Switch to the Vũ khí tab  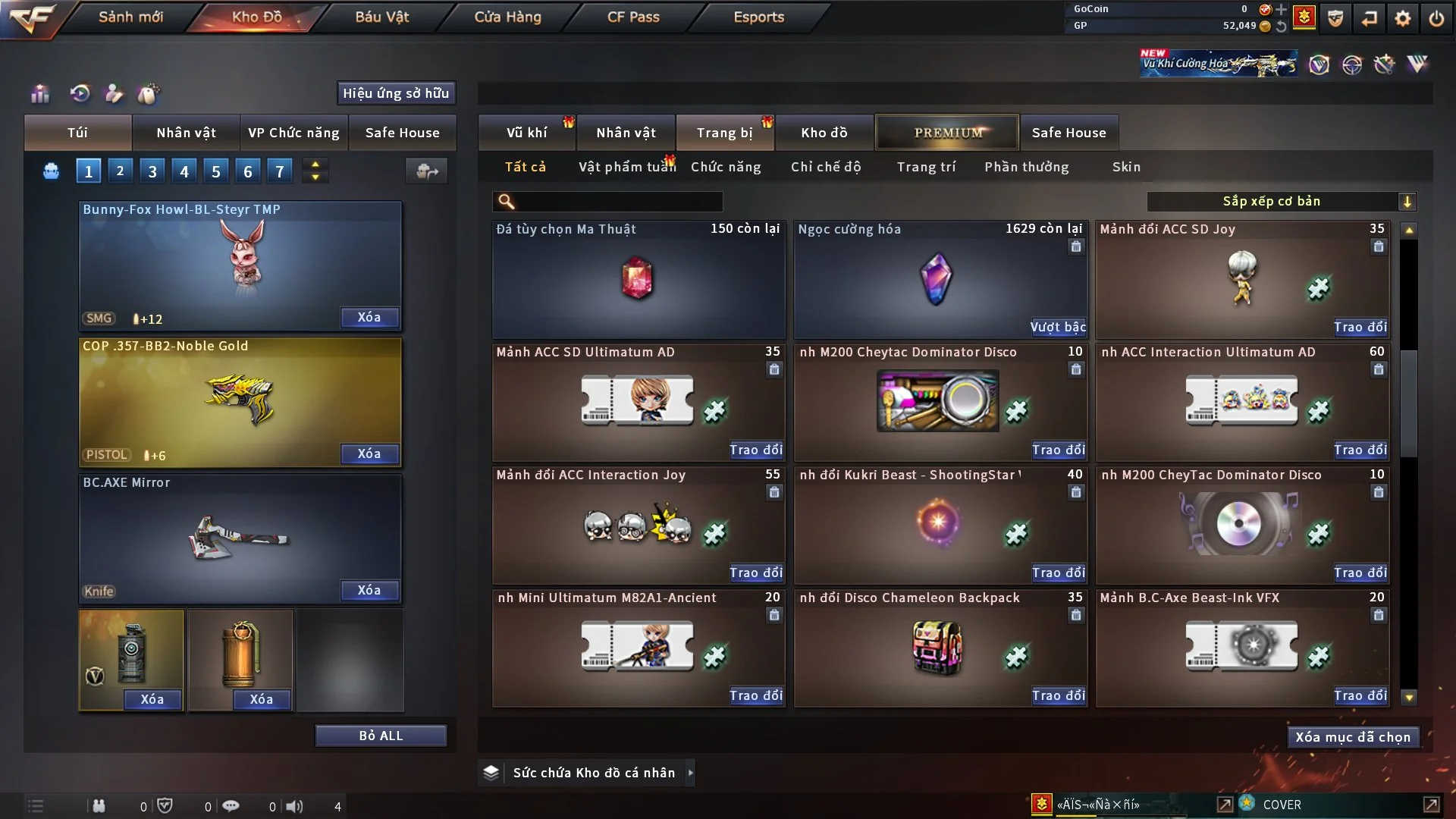[526, 133]
